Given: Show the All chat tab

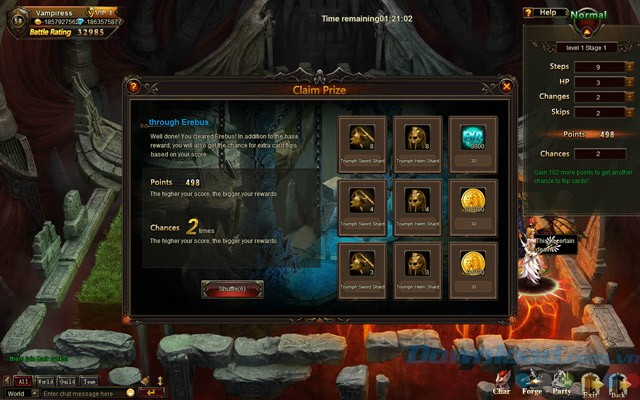Looking at the screenshot, I should tap(22, 381).
